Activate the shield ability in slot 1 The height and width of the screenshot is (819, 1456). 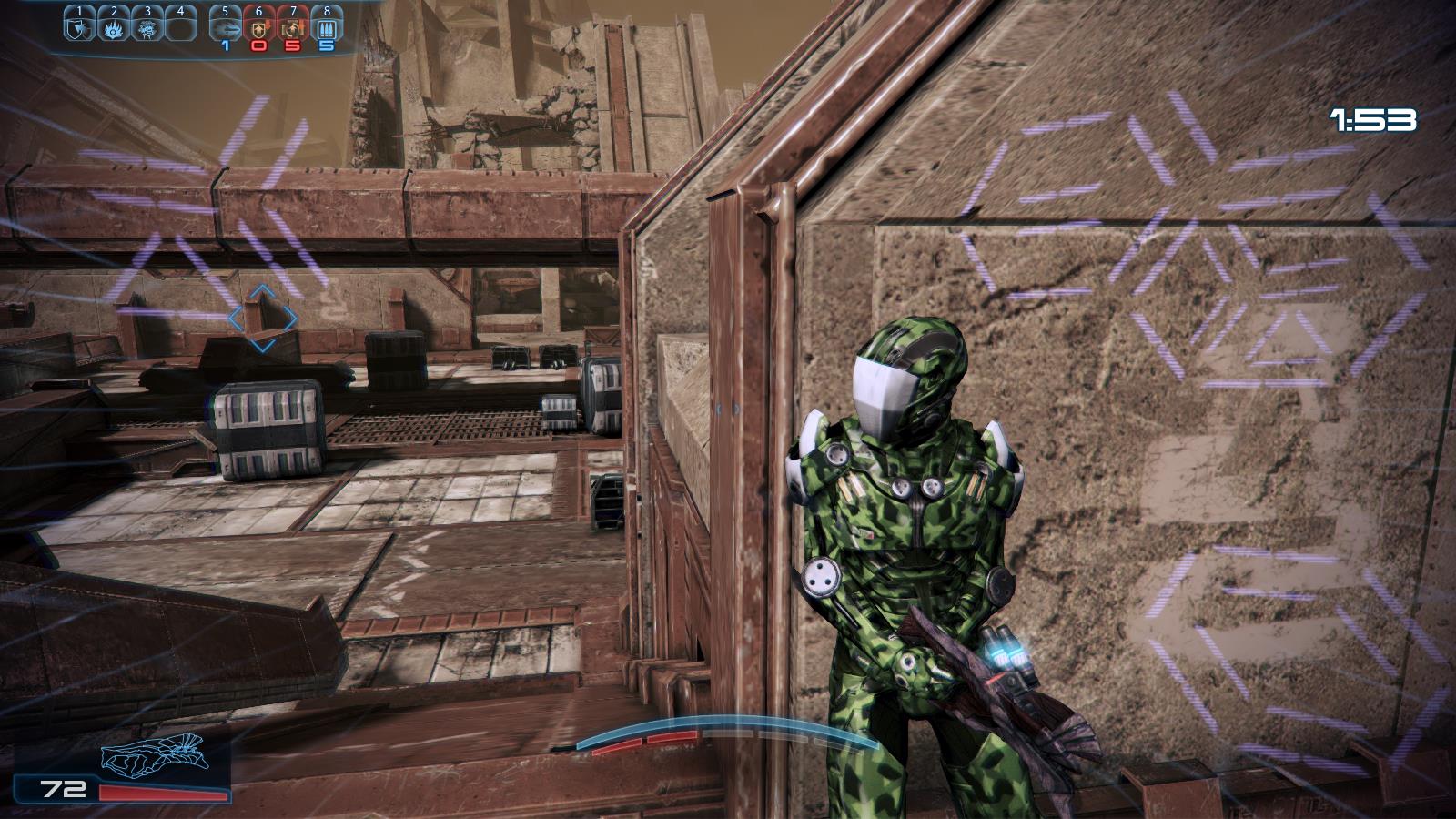pos(80,29)
